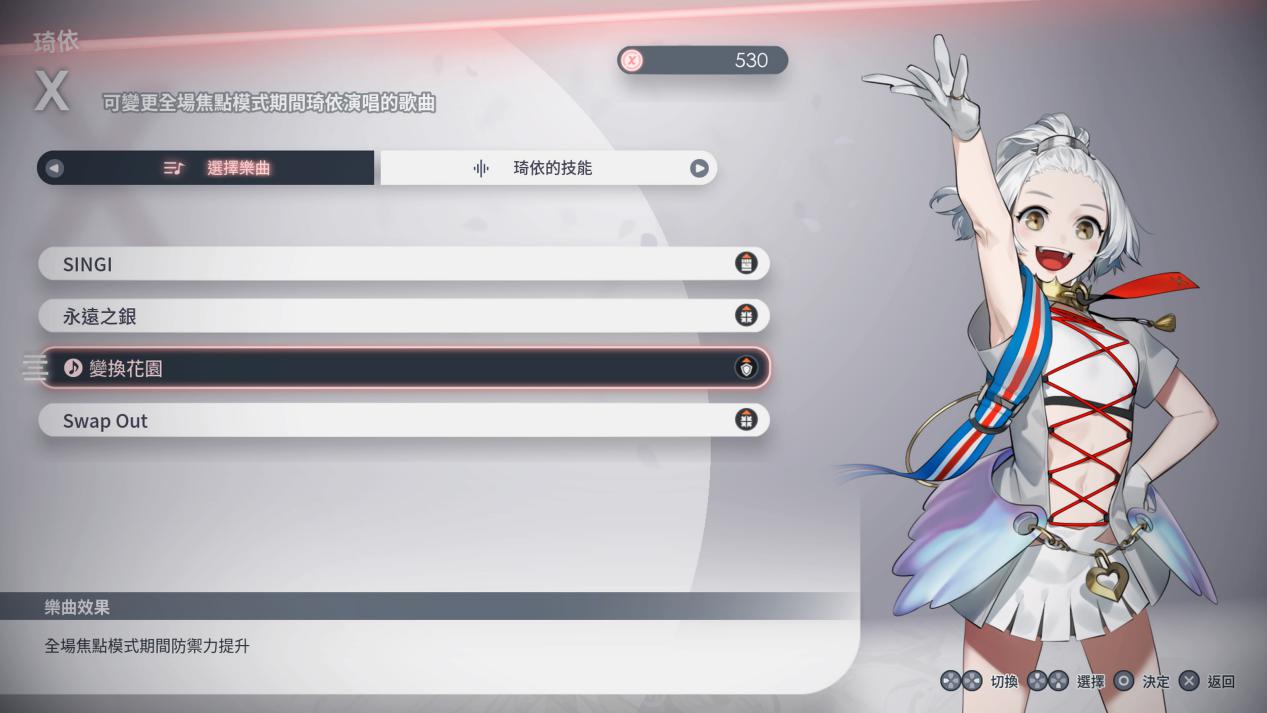The width and height of the screenshot is (1267, 713).
Task: Click the right arrow on the tab bar
Action: click(x=699, y=168)
